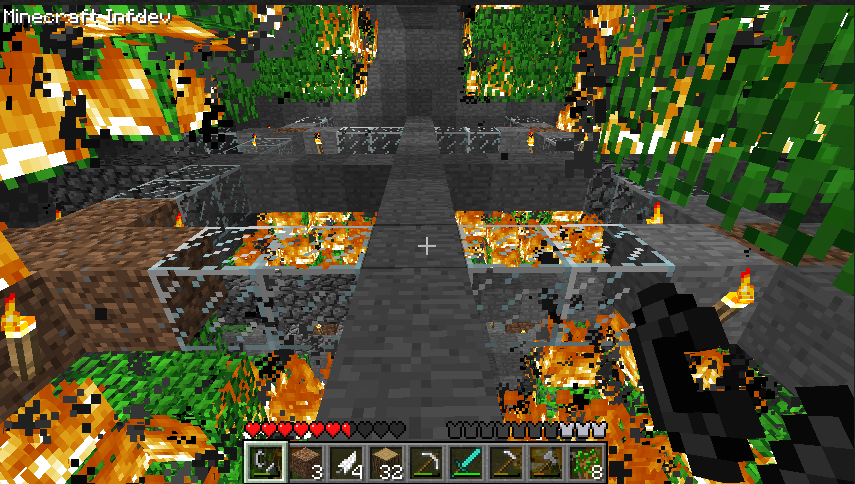Viewport: 855px width, 484px height.
Task: Choose the dirt block stack
Action: pos(305,462)
